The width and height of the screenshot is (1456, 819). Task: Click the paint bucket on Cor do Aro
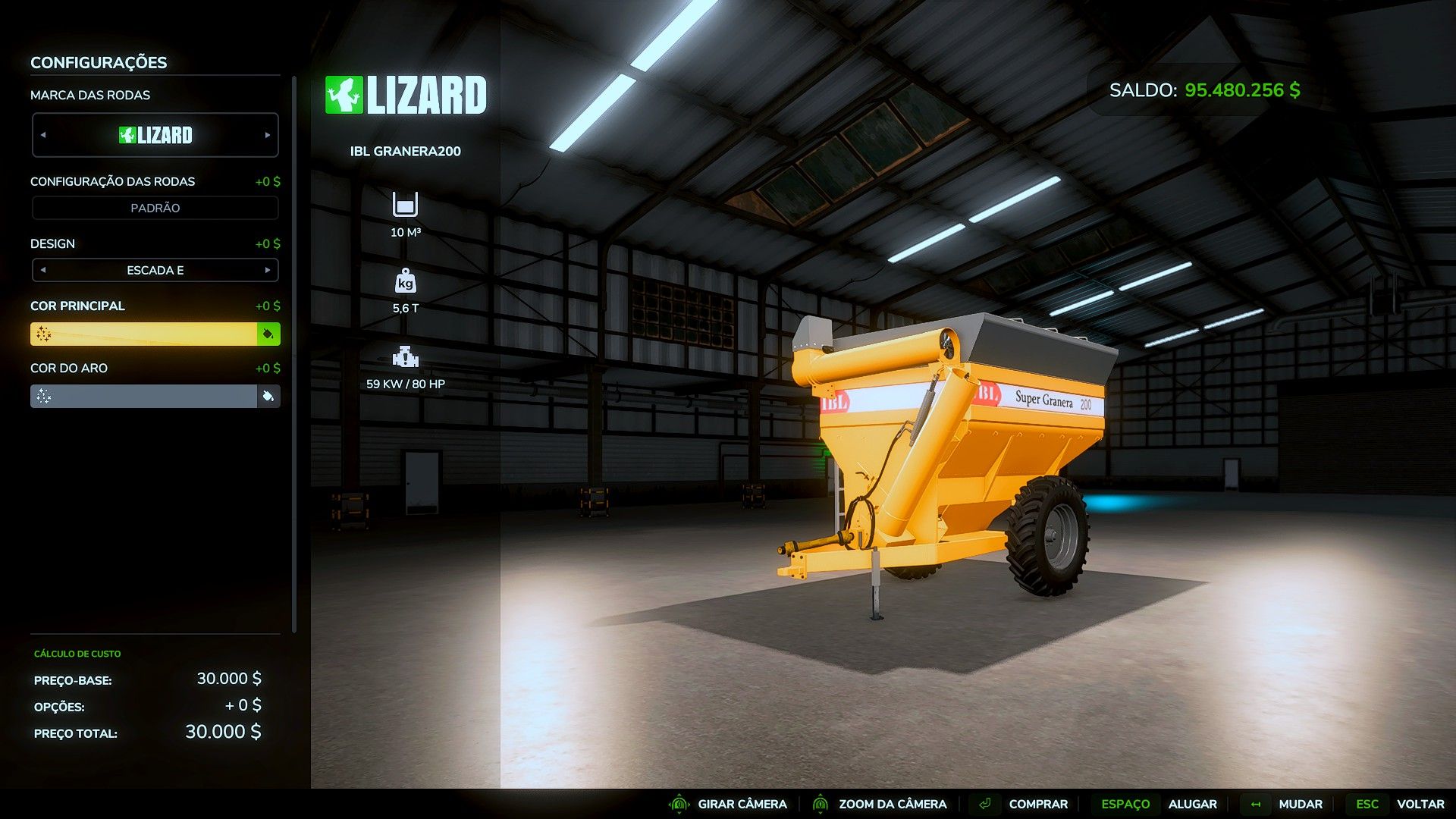pos(268,396)
